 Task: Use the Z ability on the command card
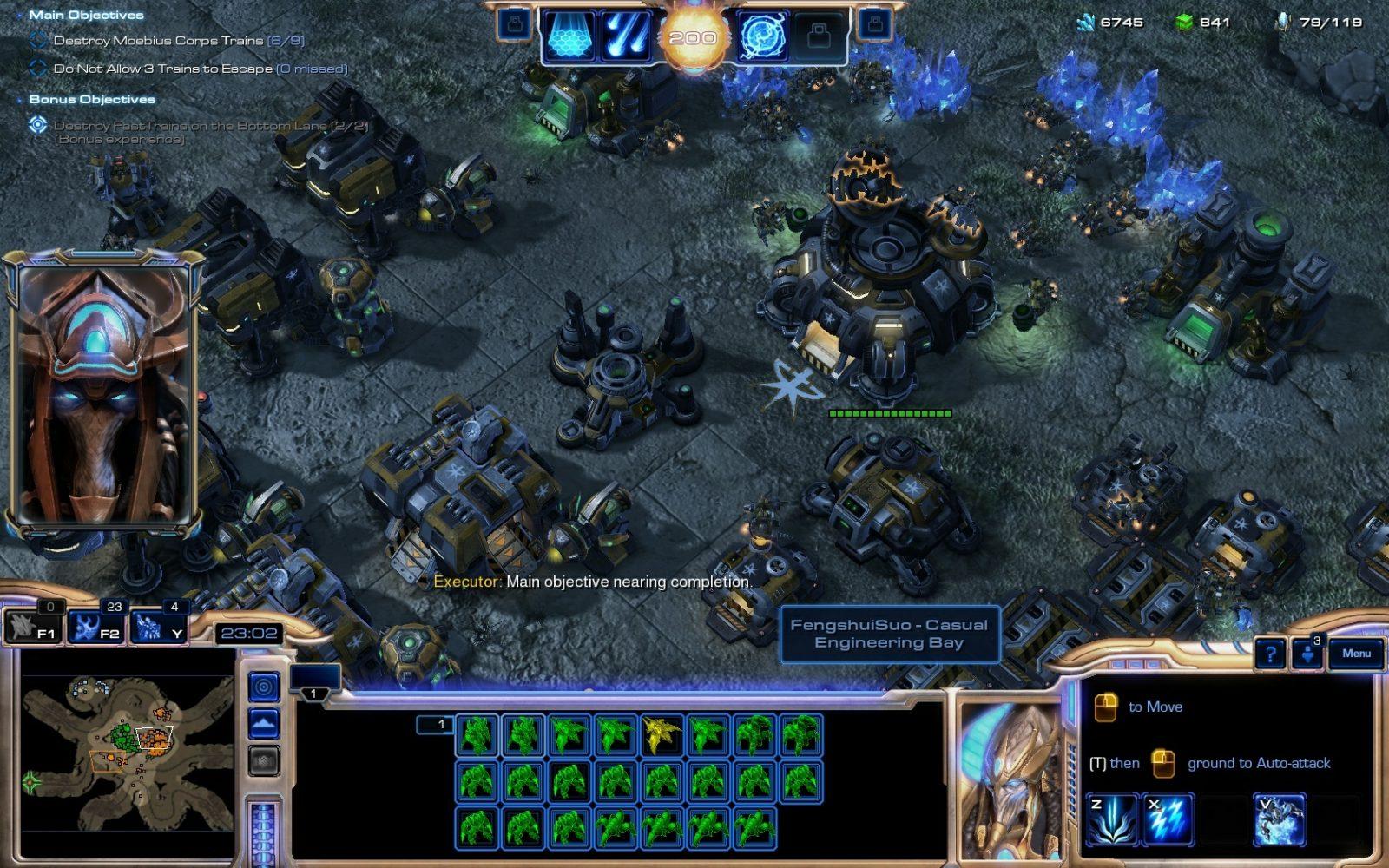tap(1112, 819)
